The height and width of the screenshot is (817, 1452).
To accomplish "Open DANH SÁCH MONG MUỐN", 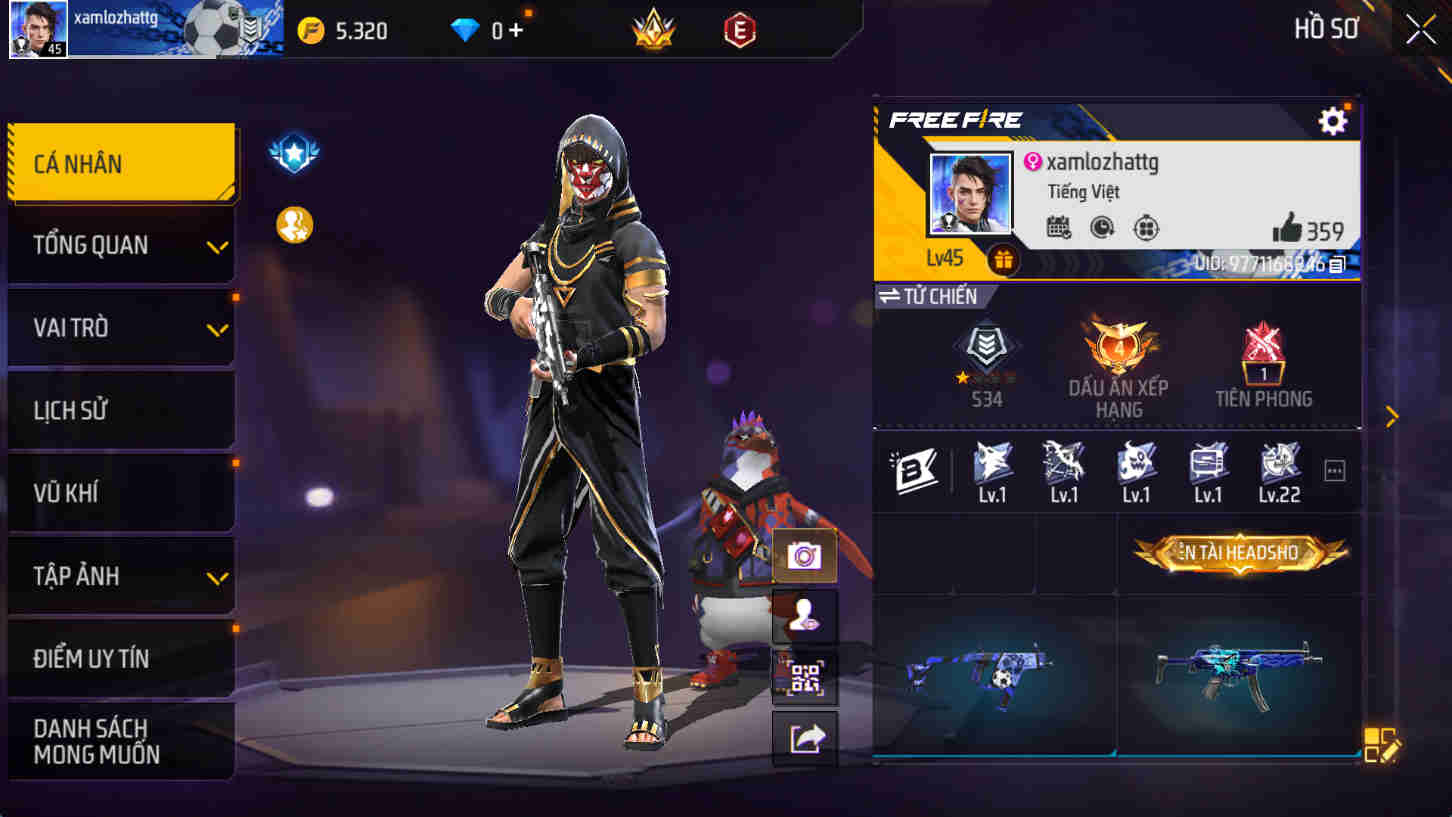I will [121, 740].
